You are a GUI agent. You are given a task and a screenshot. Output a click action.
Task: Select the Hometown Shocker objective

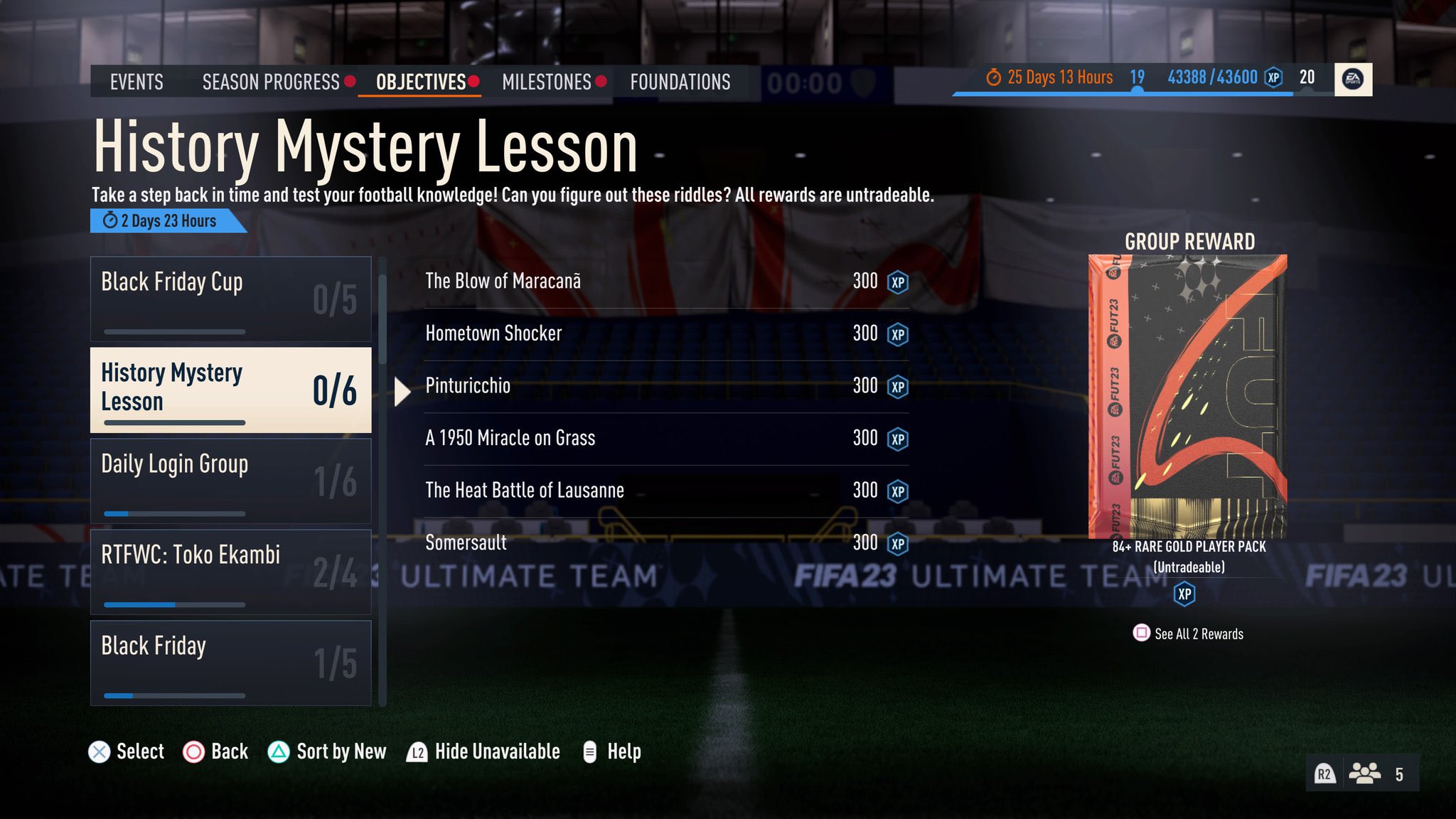tap(493, 333)
